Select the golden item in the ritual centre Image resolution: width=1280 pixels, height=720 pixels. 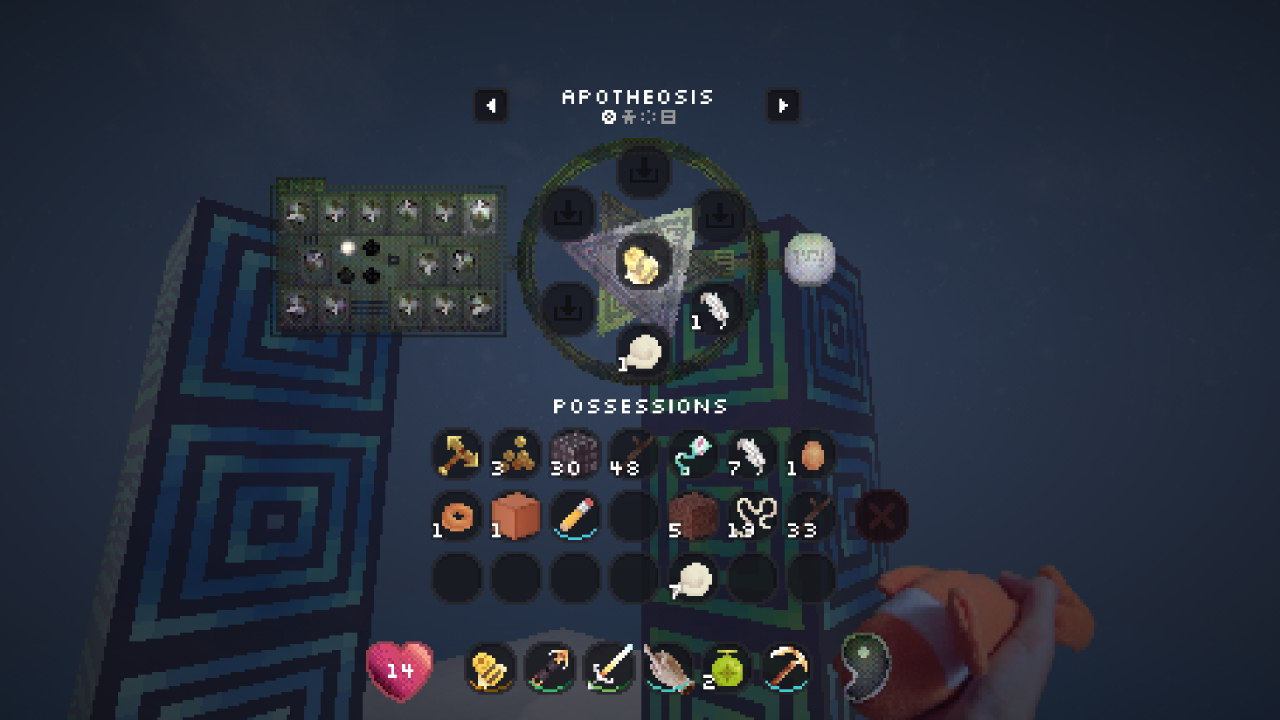pyautogui.click(x=643, y=263)
